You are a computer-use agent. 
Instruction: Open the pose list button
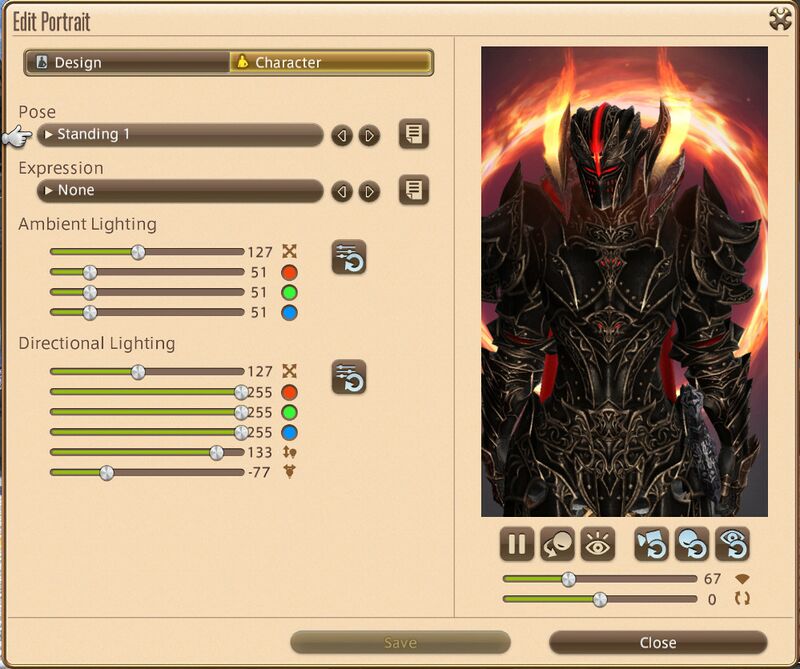coord(414,134)
